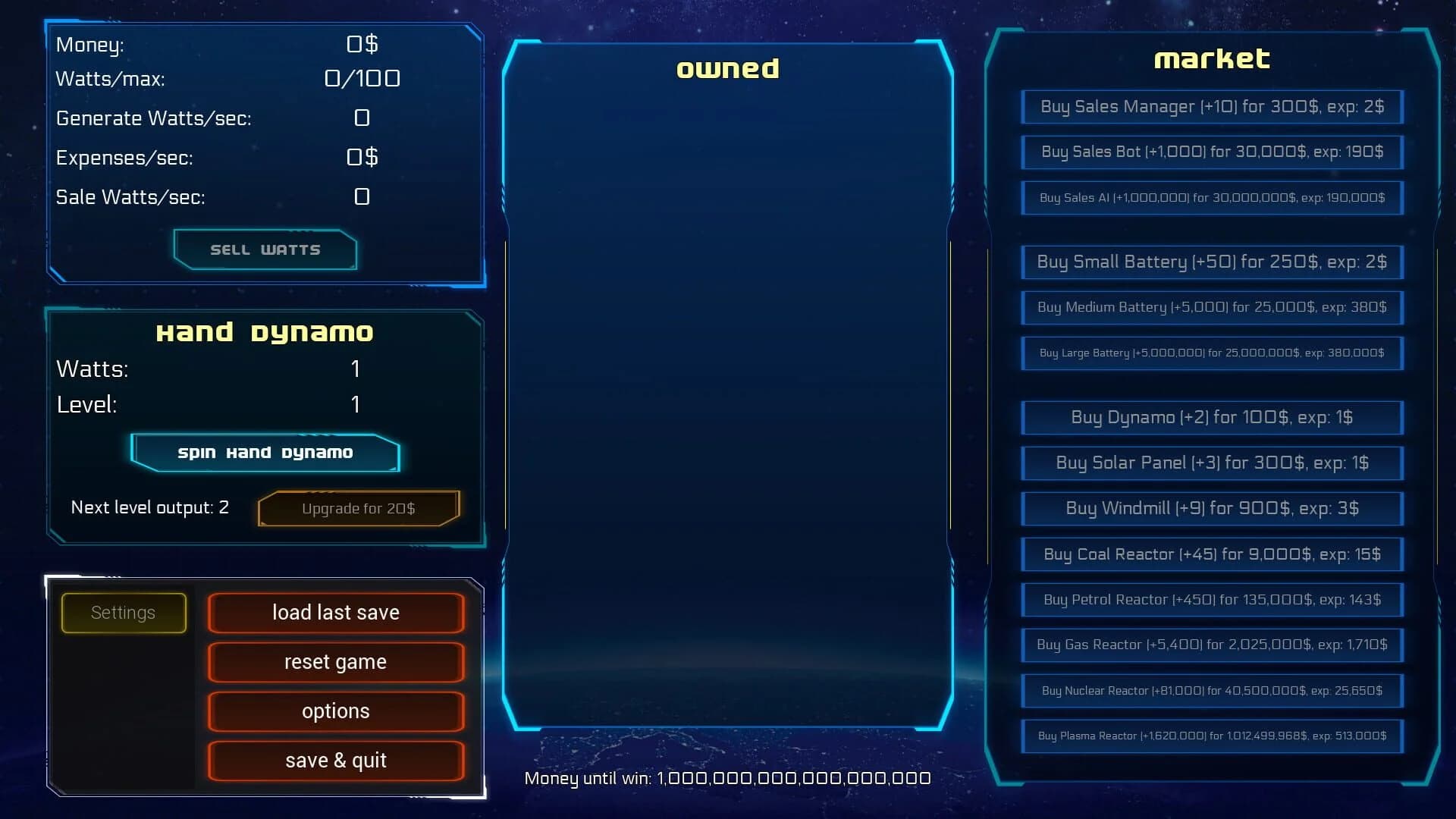Buy a Windmill for 900$
This screenshot has height=819, width=1456.
click(1211, 509)
